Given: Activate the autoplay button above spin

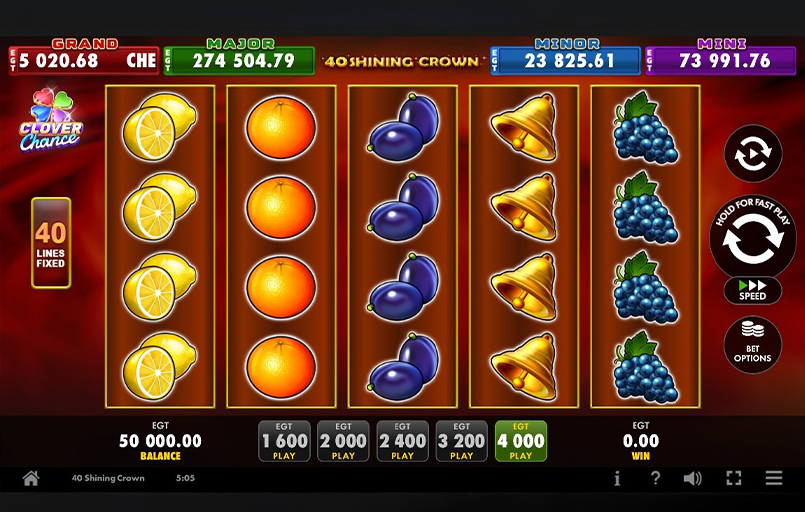Looking at the screenshot, I should (x=752, y=154).
